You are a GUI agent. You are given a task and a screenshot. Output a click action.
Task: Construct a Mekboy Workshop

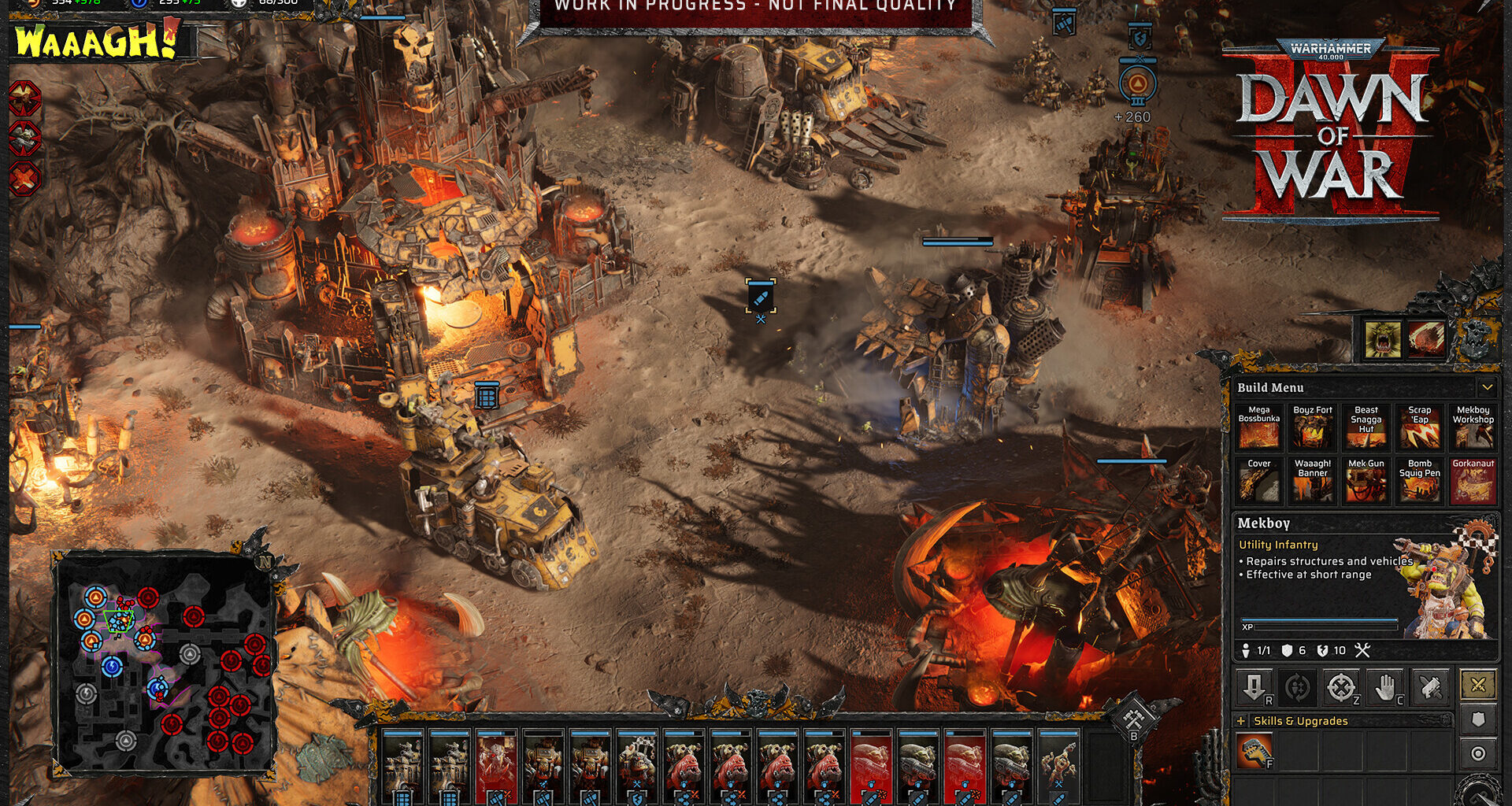pos(1473,427)
